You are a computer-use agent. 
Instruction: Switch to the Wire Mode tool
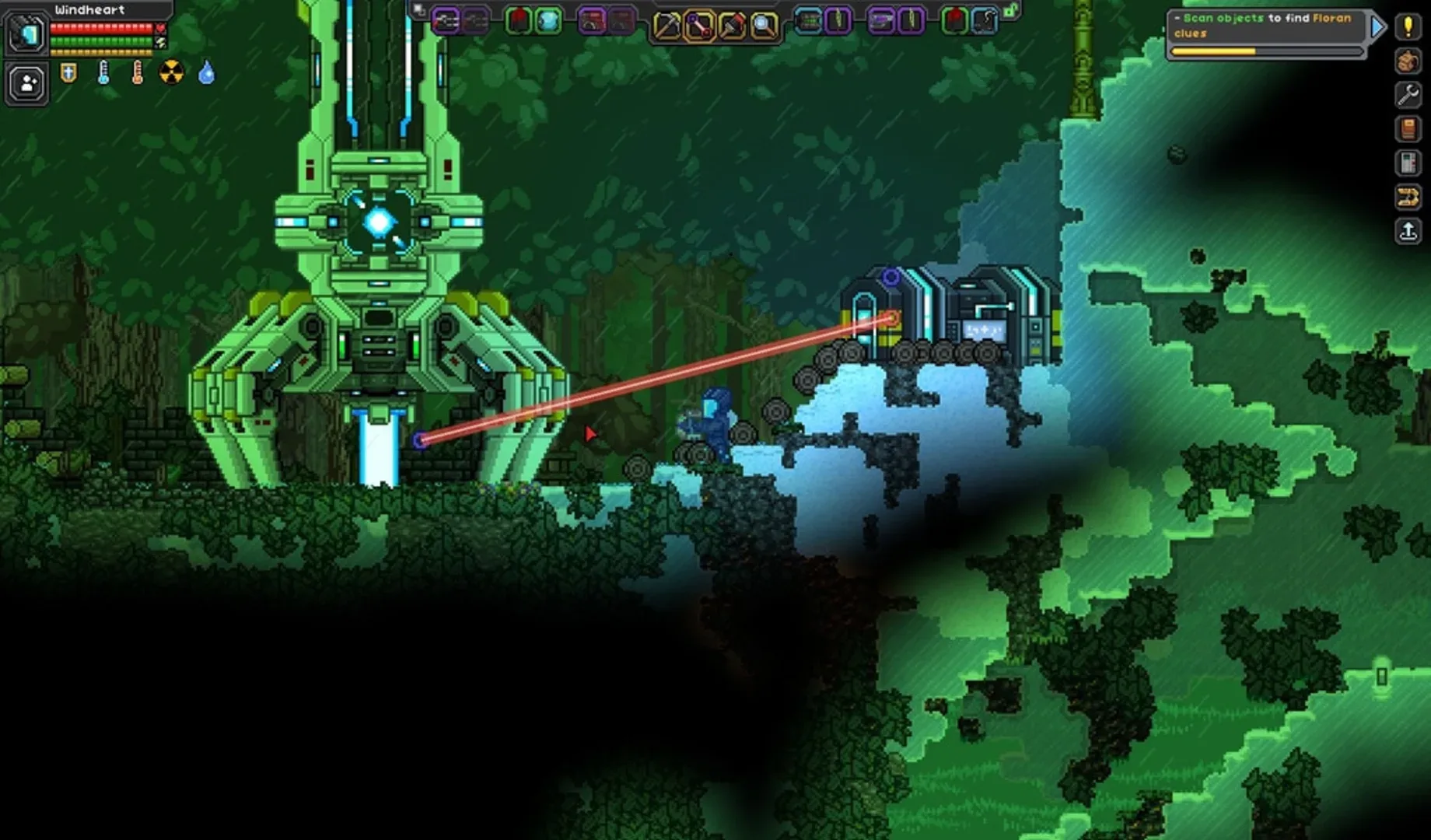[x=697, y=22]
